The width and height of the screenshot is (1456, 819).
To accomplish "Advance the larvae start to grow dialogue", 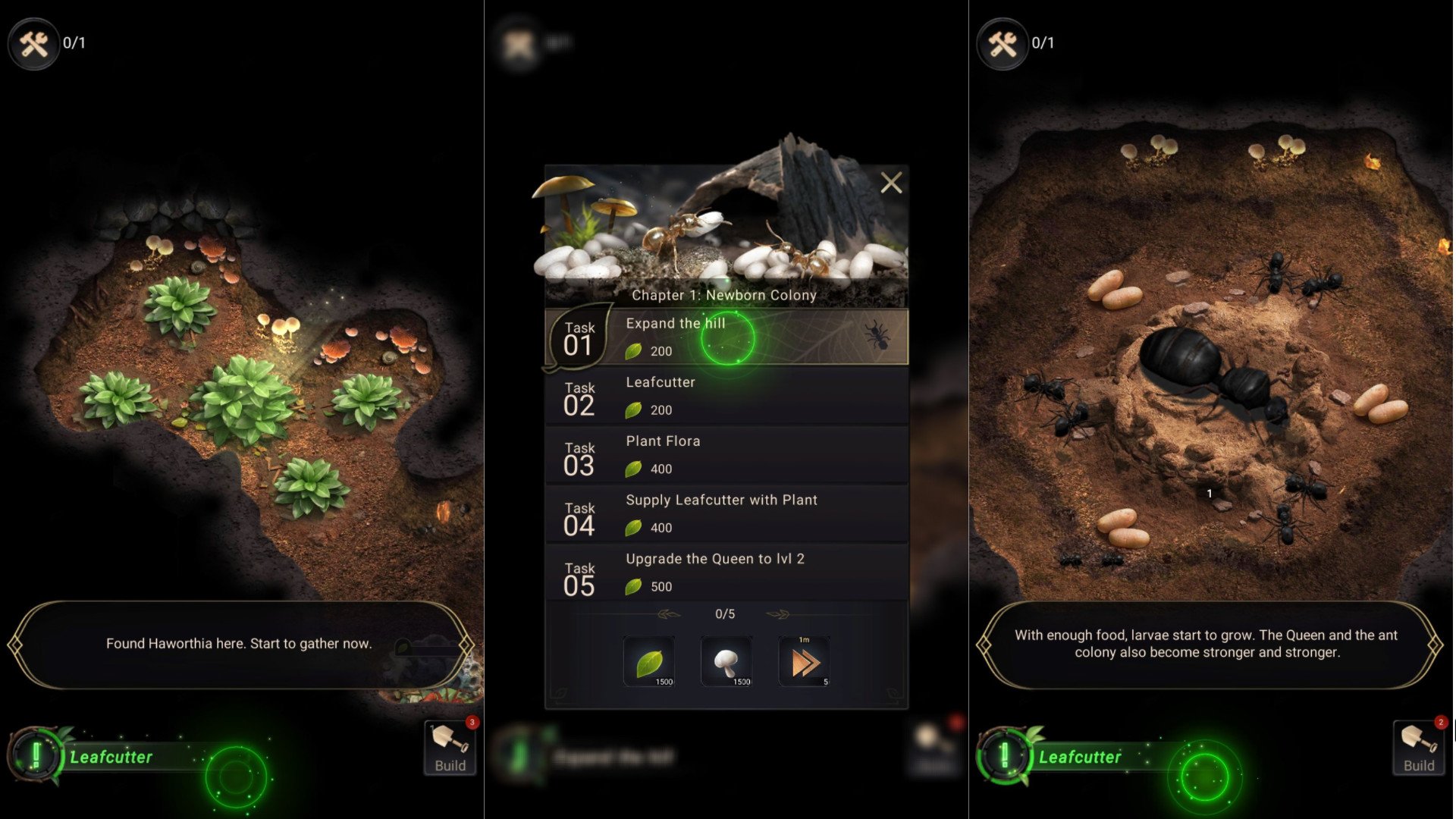I will 1207,645.
